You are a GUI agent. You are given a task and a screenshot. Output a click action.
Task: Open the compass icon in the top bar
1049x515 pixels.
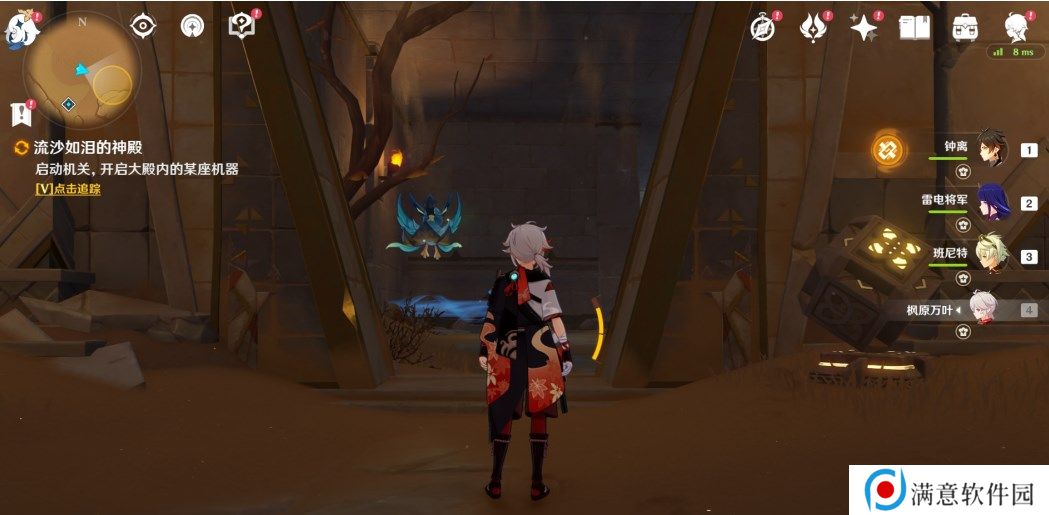(x=764, y=28)
